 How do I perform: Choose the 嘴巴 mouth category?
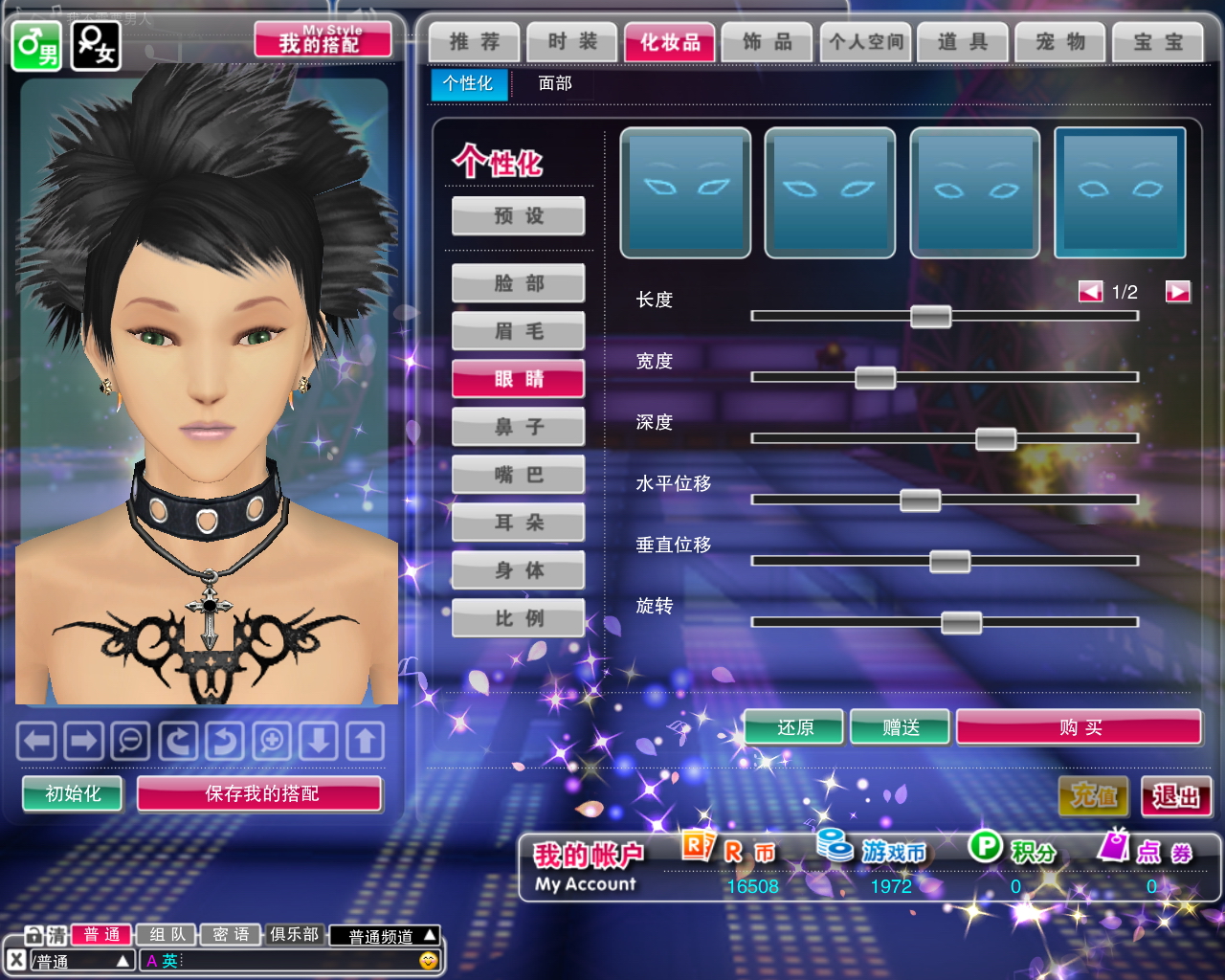coord(519,475)
